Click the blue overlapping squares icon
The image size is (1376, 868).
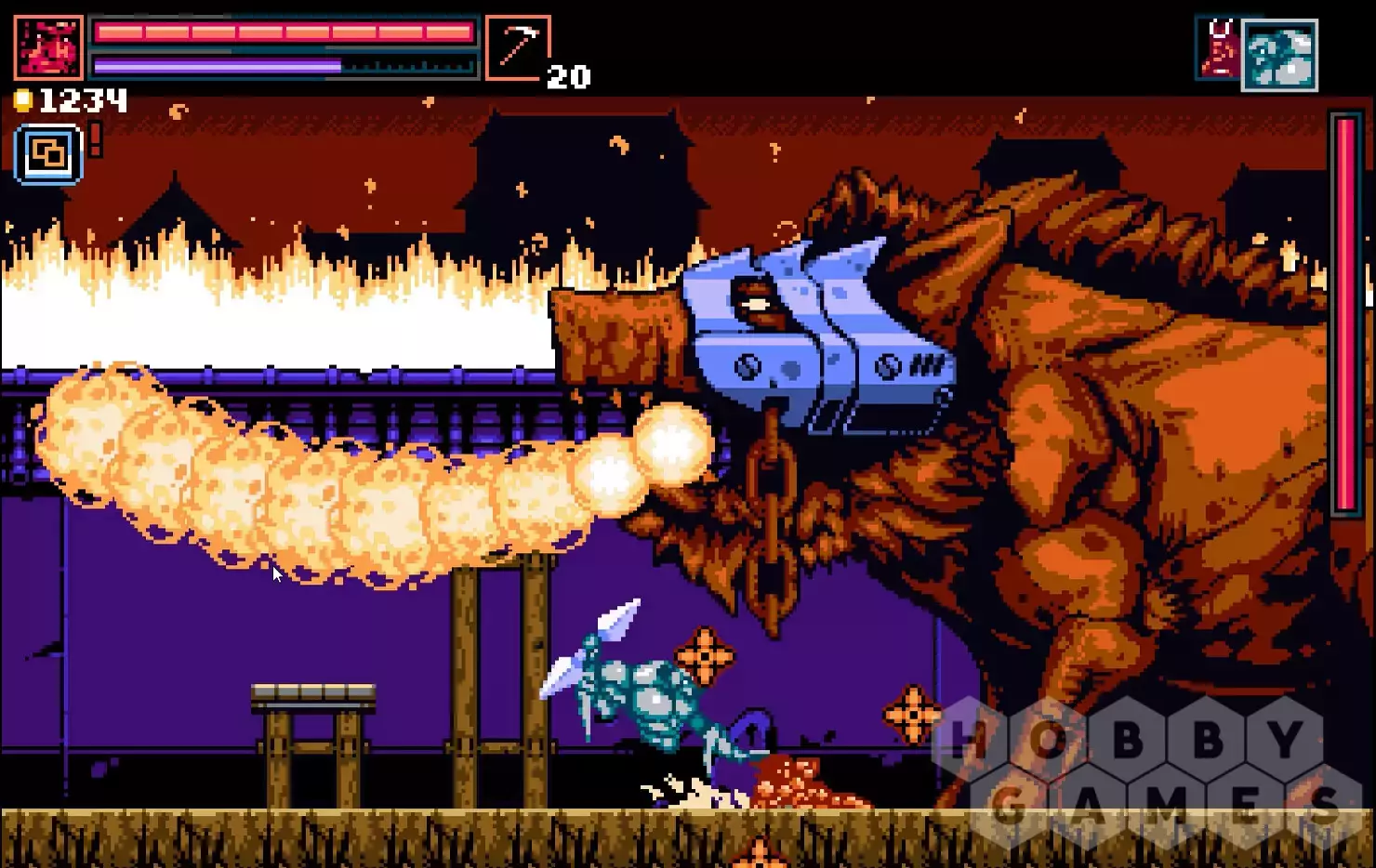pyautogui.click(x=48, y=153)
